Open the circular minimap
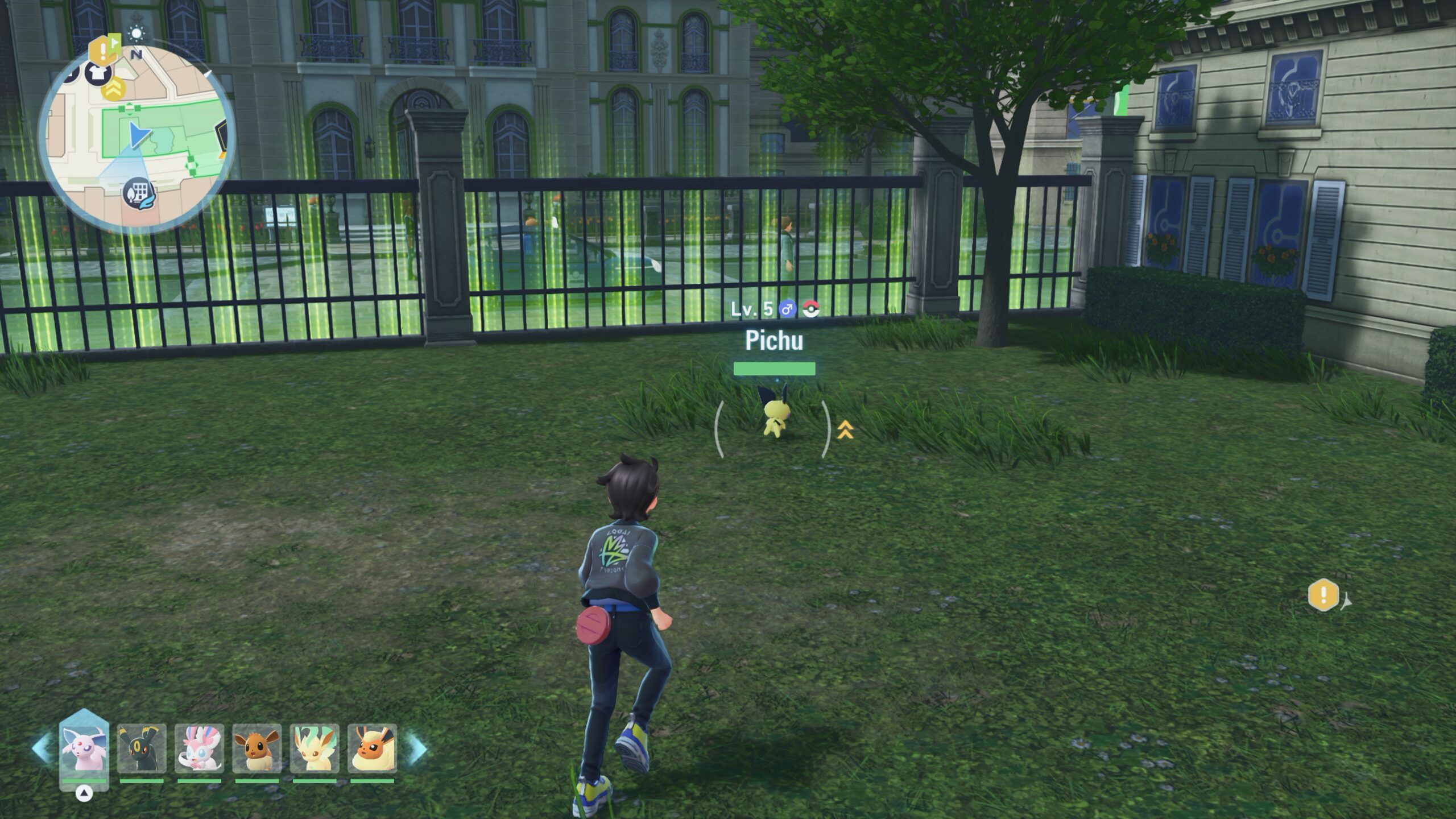Viewport: 1456px width, 819px height. (136, 139)
